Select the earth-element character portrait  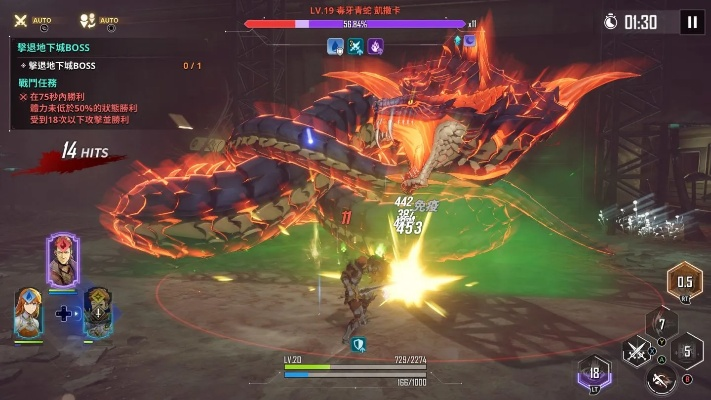(x=97, y=311)
